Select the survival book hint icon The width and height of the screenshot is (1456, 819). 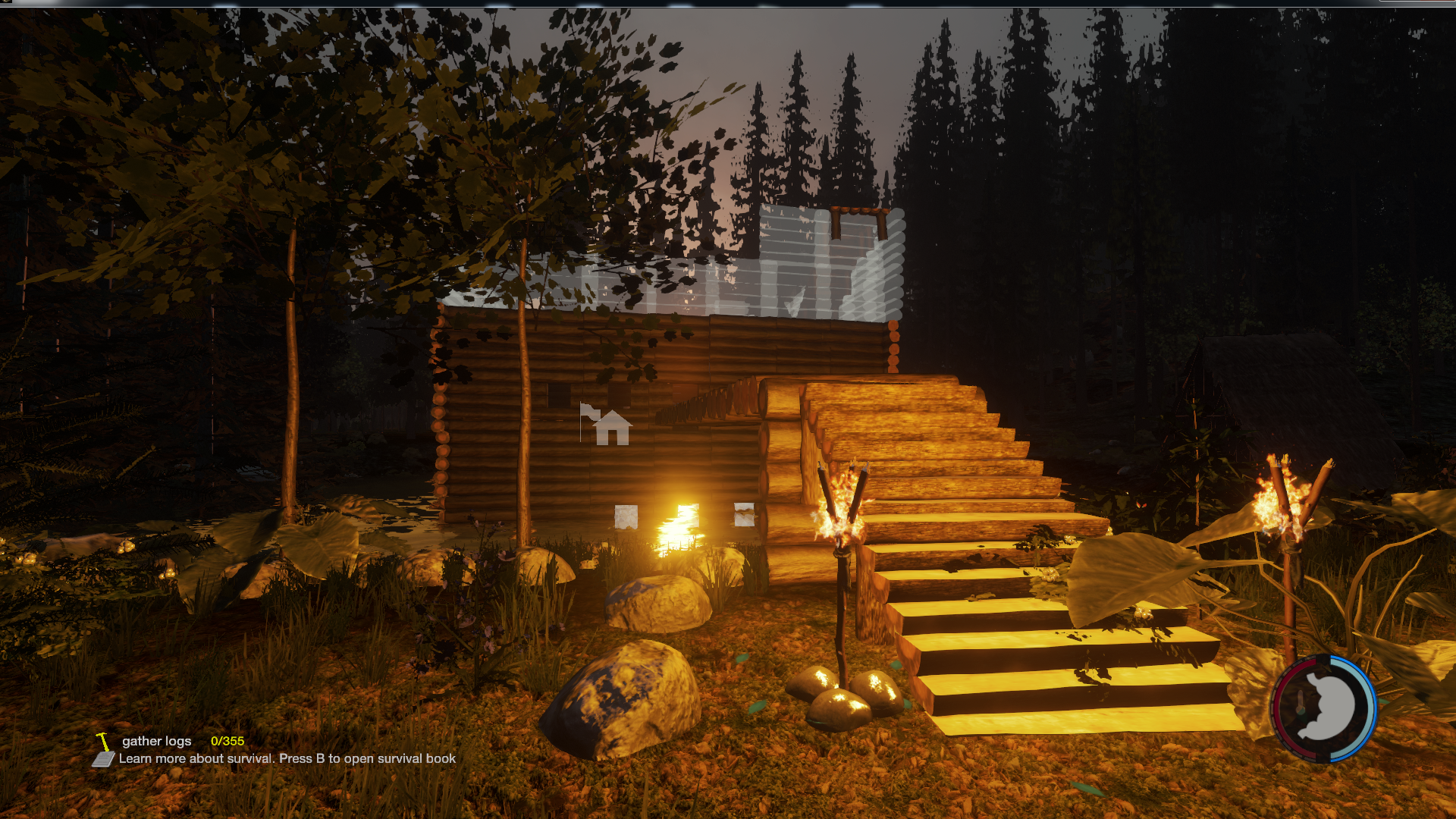pos(103,759)
